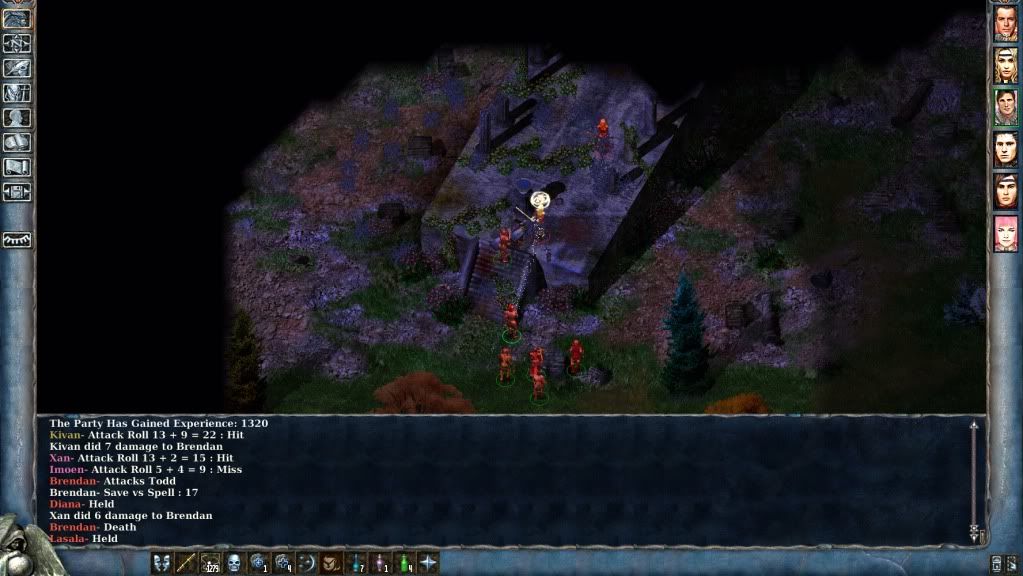
Task: Open the inventory screen from the sidebar
Action: coord(17,93)
